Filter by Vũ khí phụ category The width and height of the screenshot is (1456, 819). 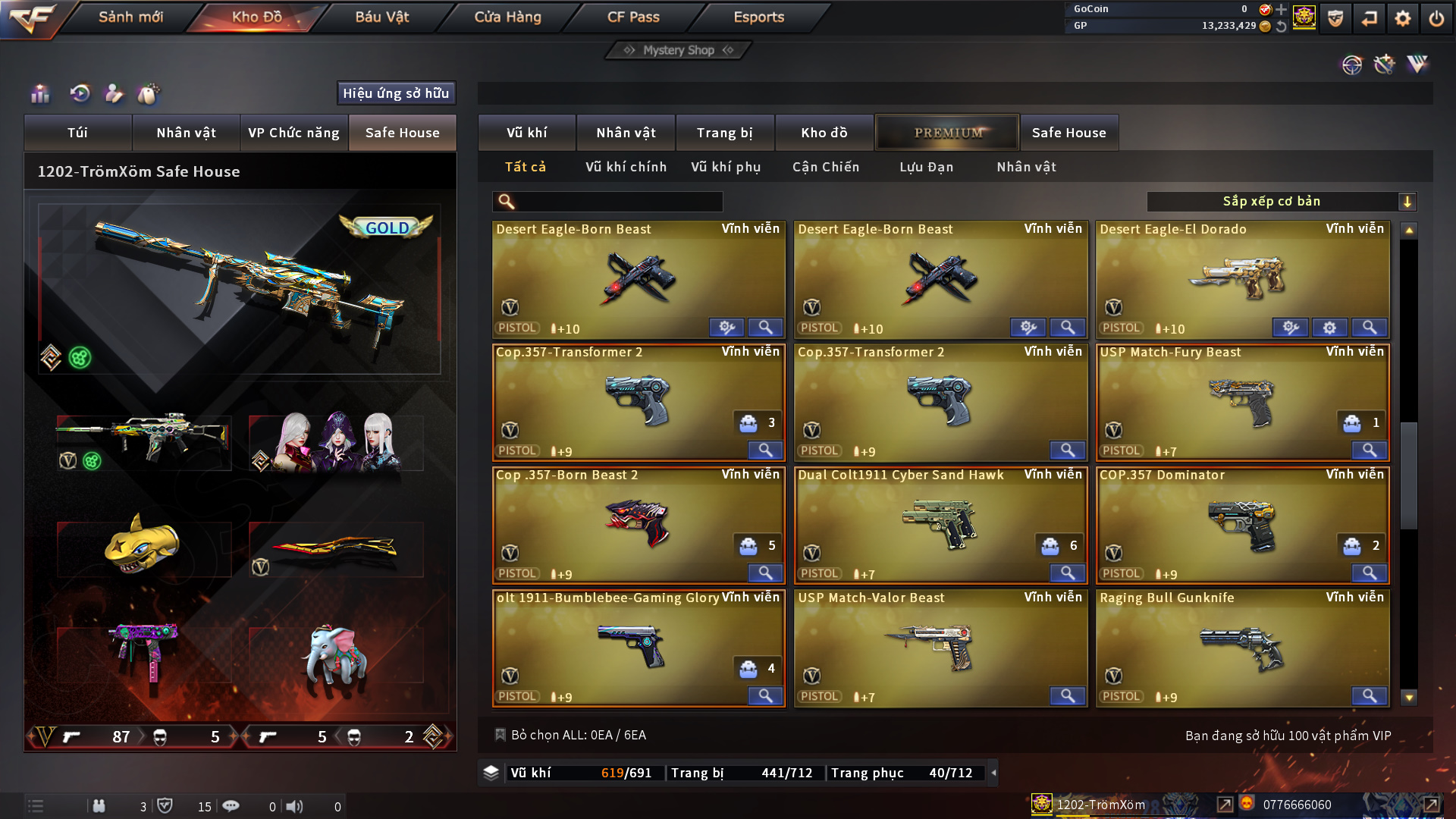725,167
